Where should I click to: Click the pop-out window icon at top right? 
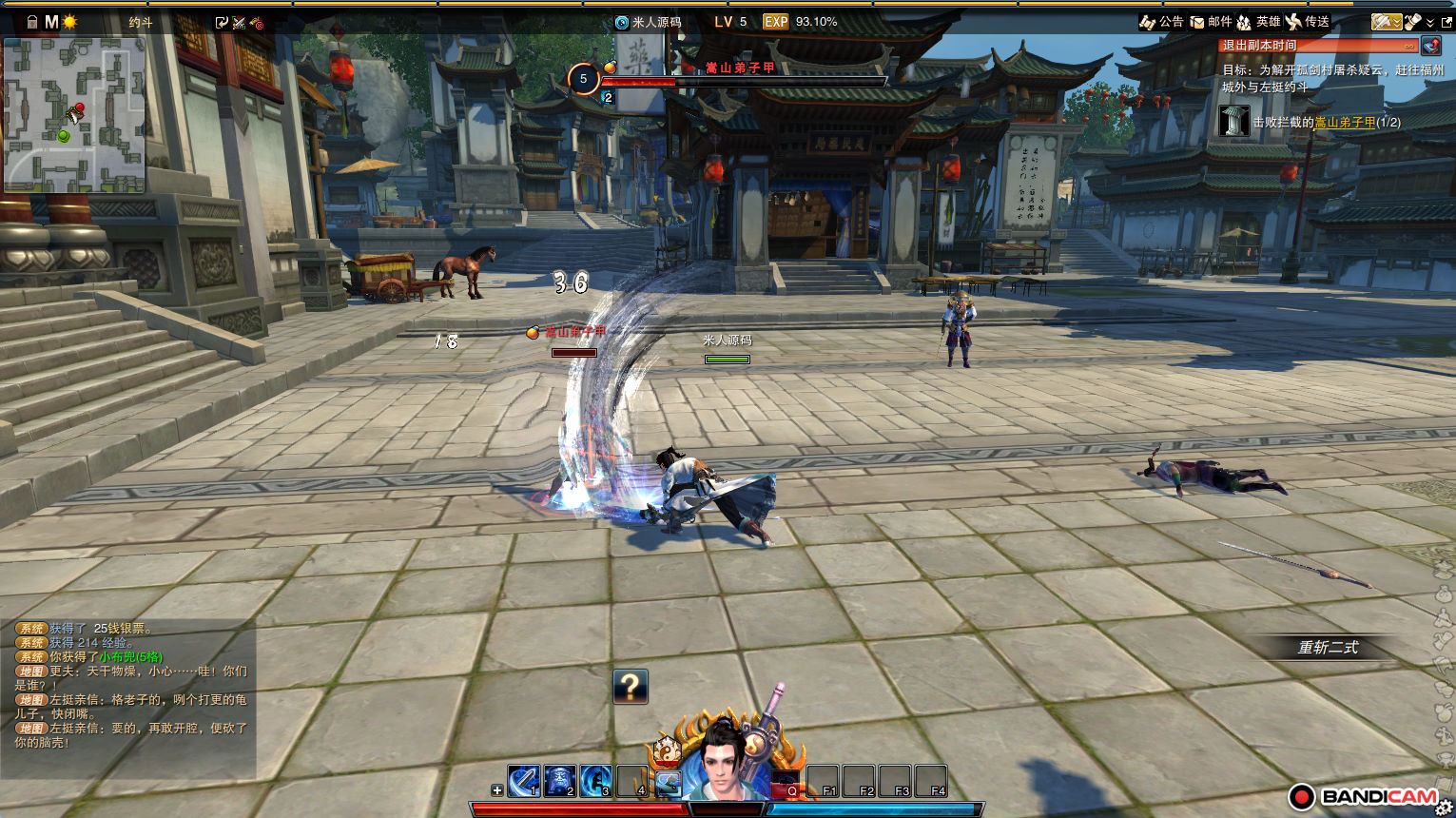(1446, 22)
